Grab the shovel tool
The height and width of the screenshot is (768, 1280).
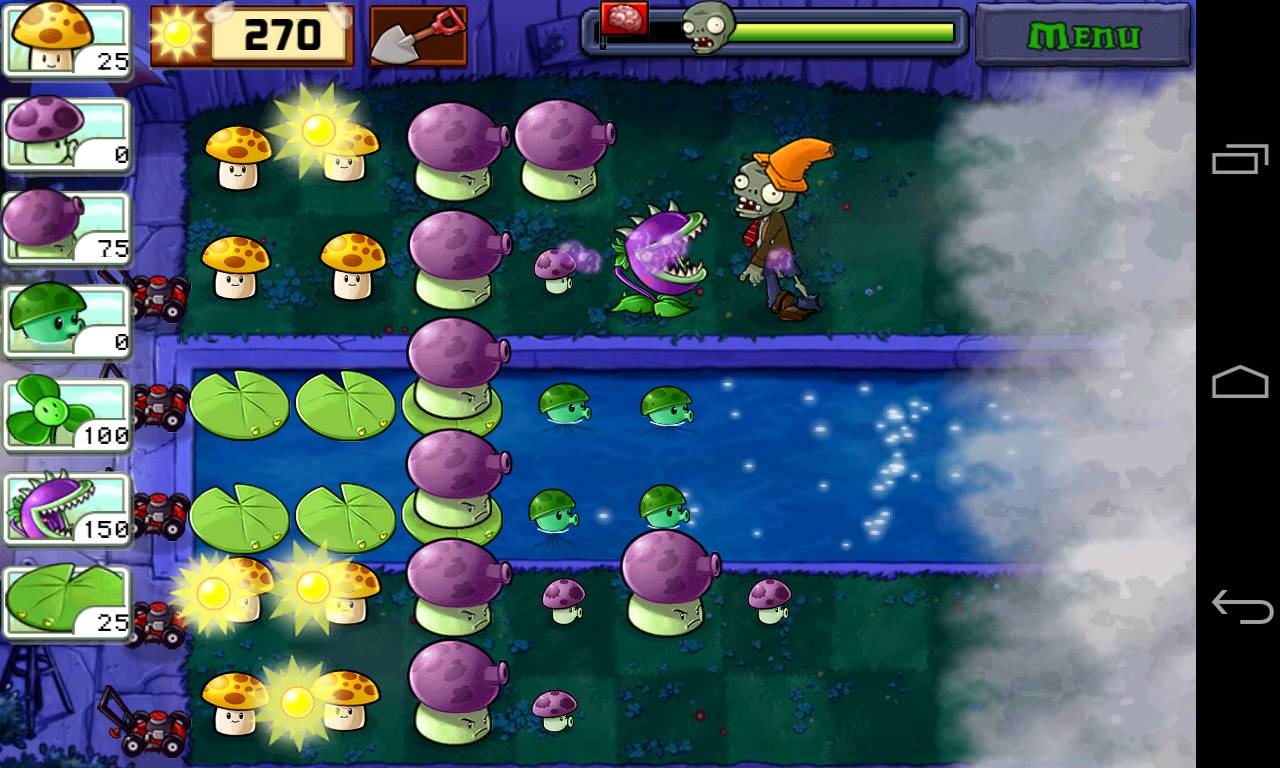pyautogui.click(x=417, y=35)
